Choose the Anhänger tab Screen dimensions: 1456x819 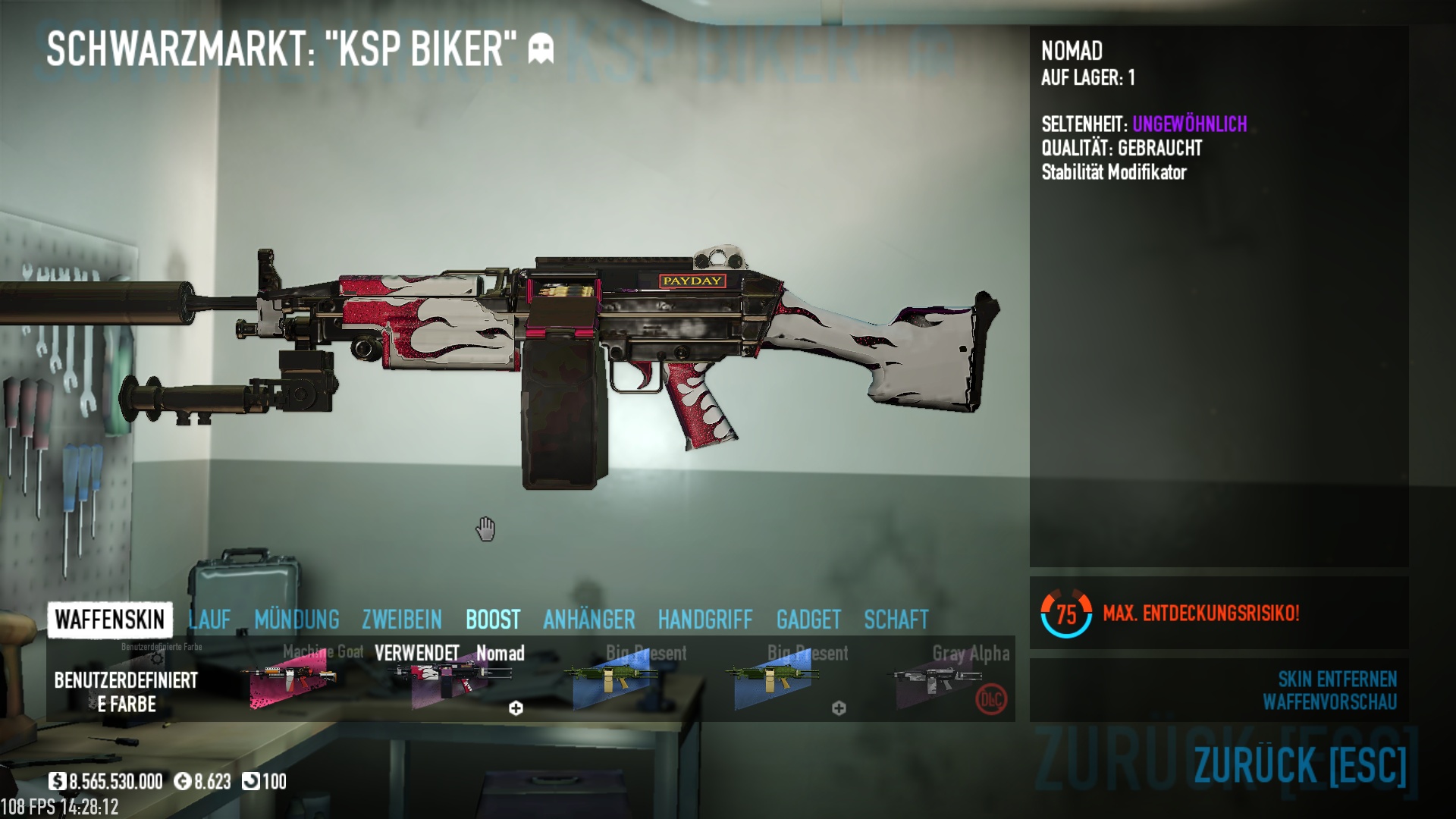point(589,620)
